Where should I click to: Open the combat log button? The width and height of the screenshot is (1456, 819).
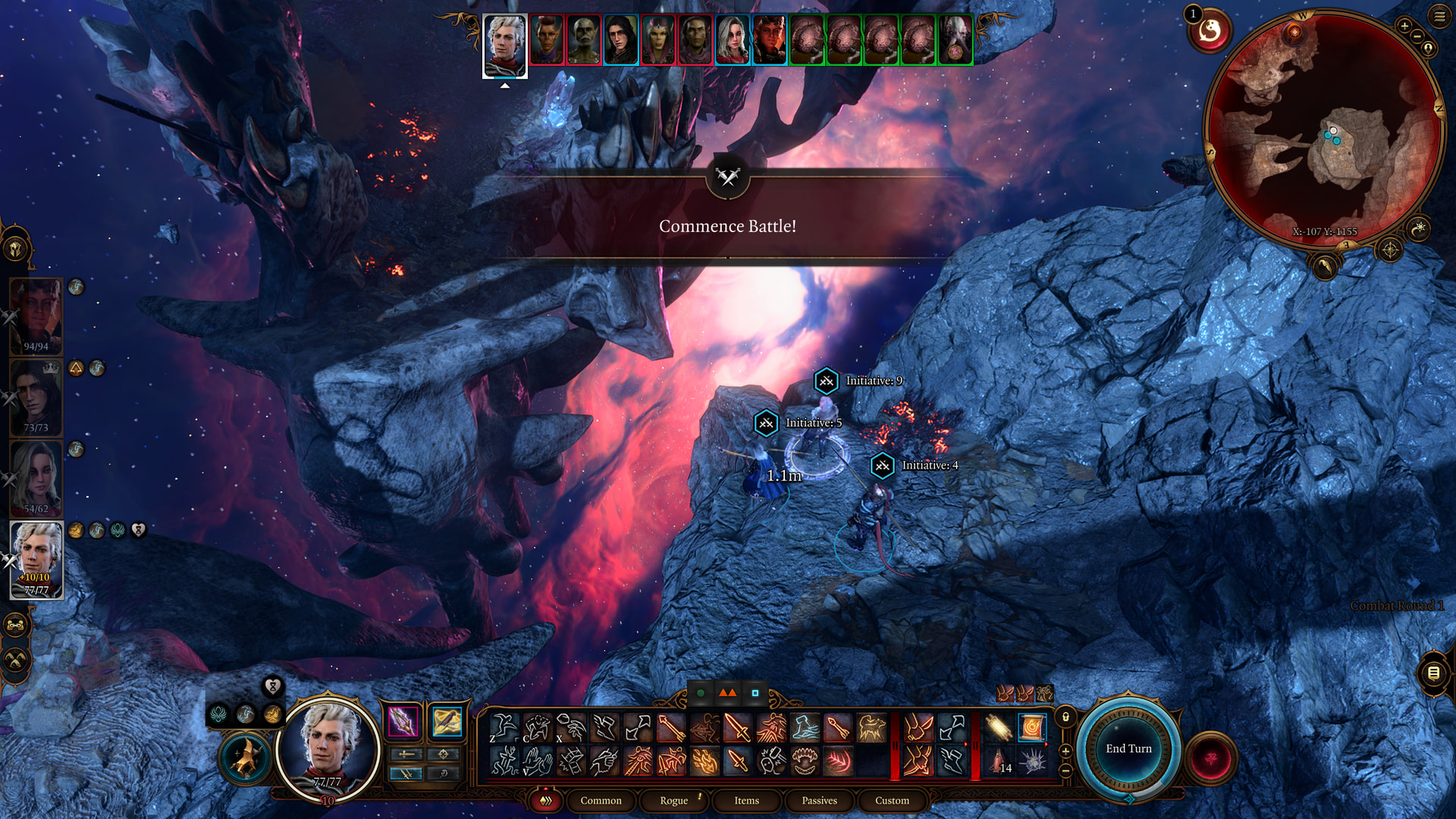(x=1433, y=673)
